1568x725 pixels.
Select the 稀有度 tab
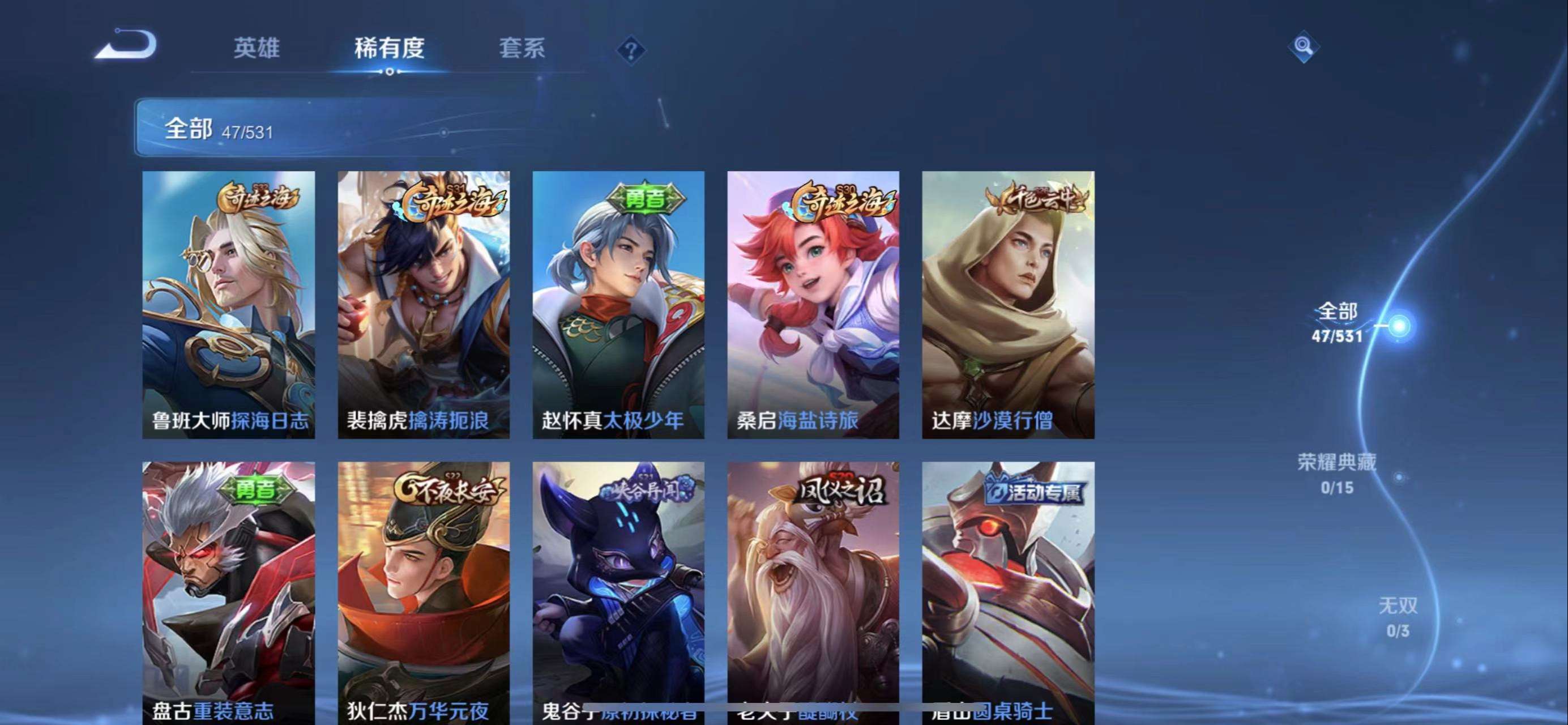pyautogui.click(x=389, y=48)
